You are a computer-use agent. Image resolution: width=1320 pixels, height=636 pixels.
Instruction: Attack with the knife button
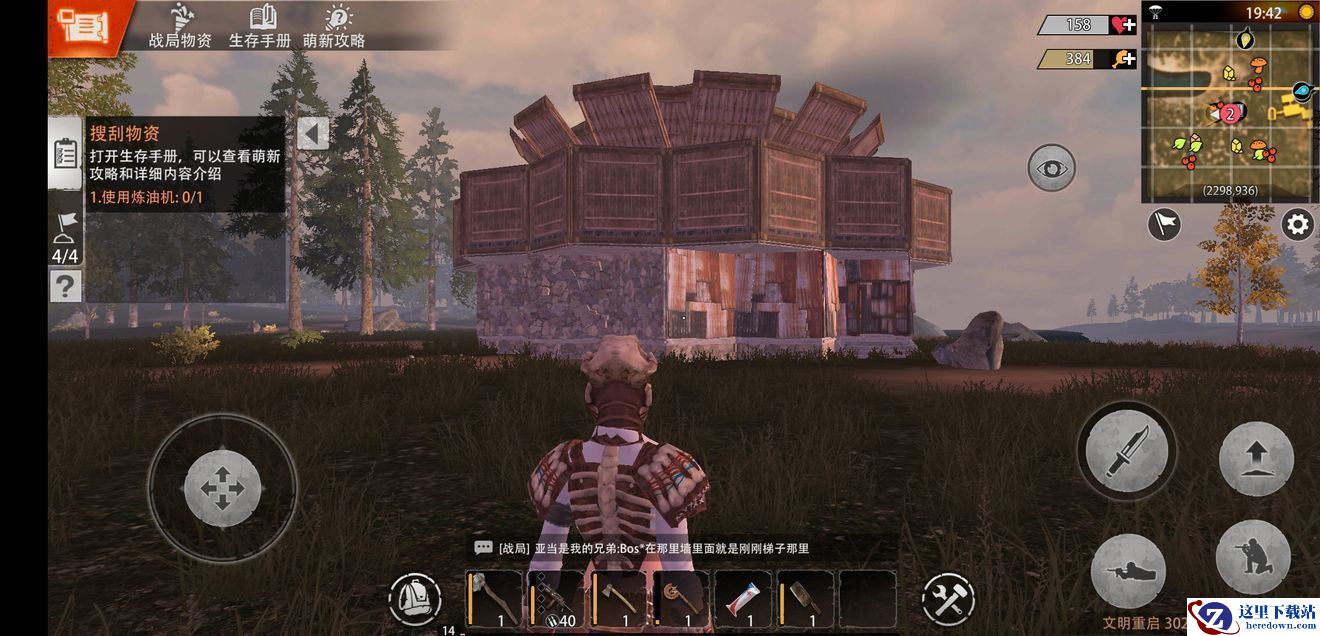click(1127, 451)
